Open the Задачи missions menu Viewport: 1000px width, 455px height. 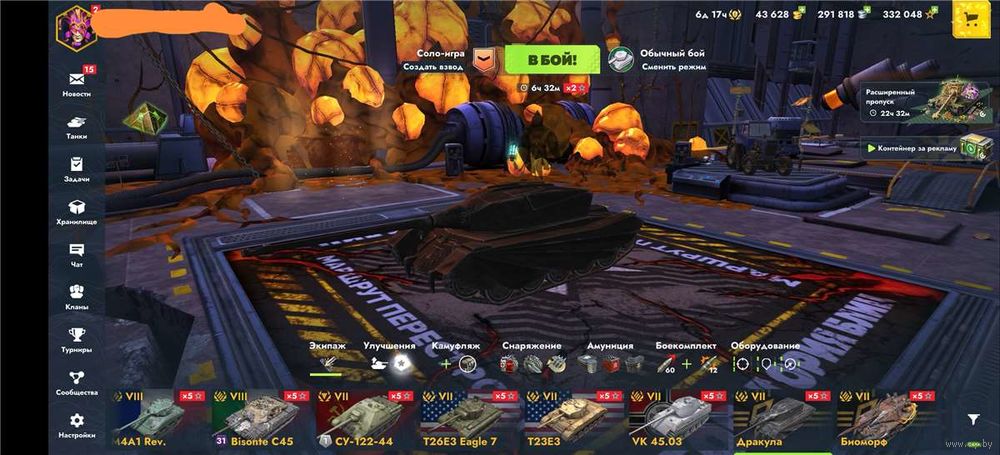coord(76,168)
